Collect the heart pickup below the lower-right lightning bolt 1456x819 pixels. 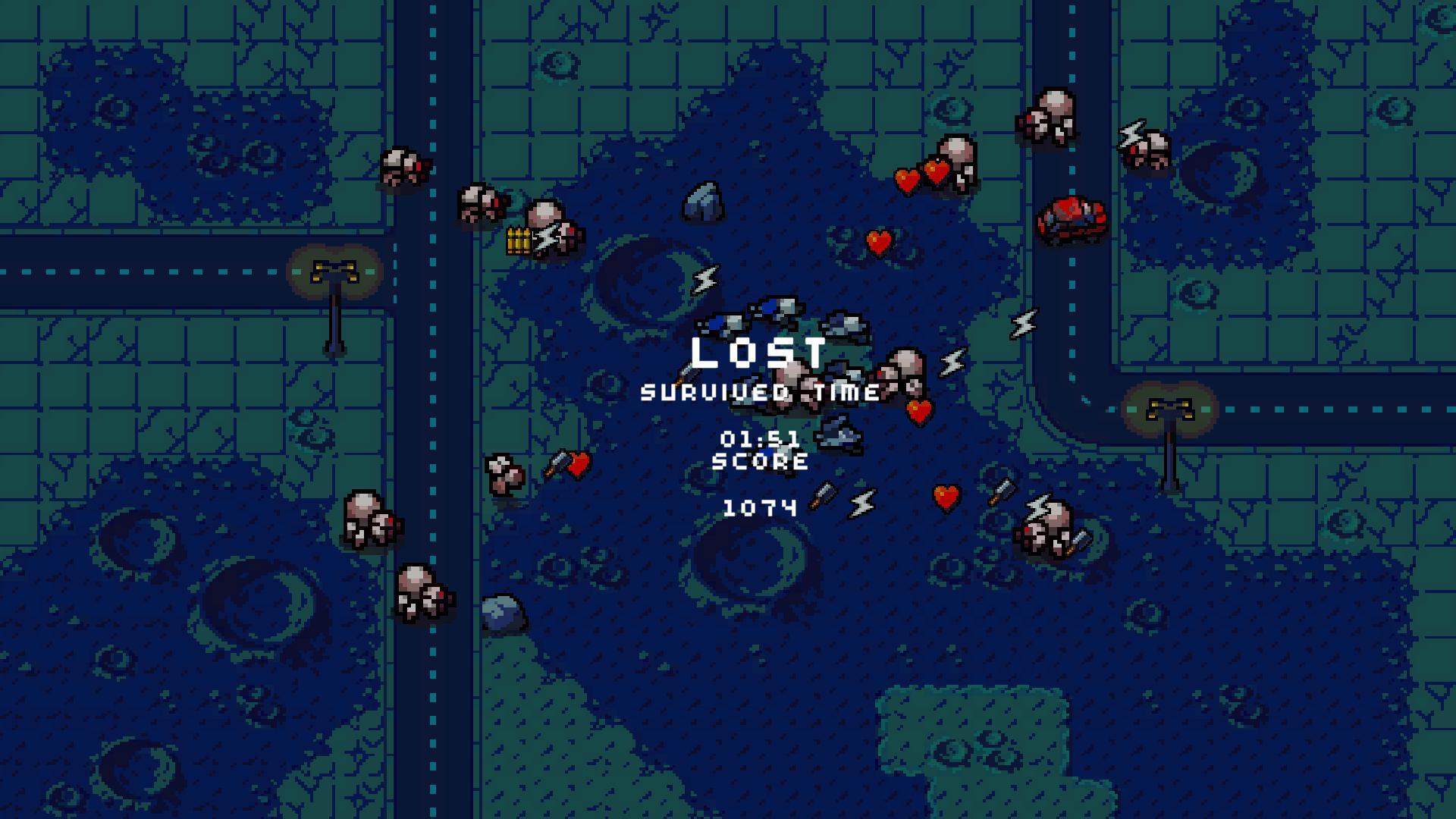click(944, 497)
